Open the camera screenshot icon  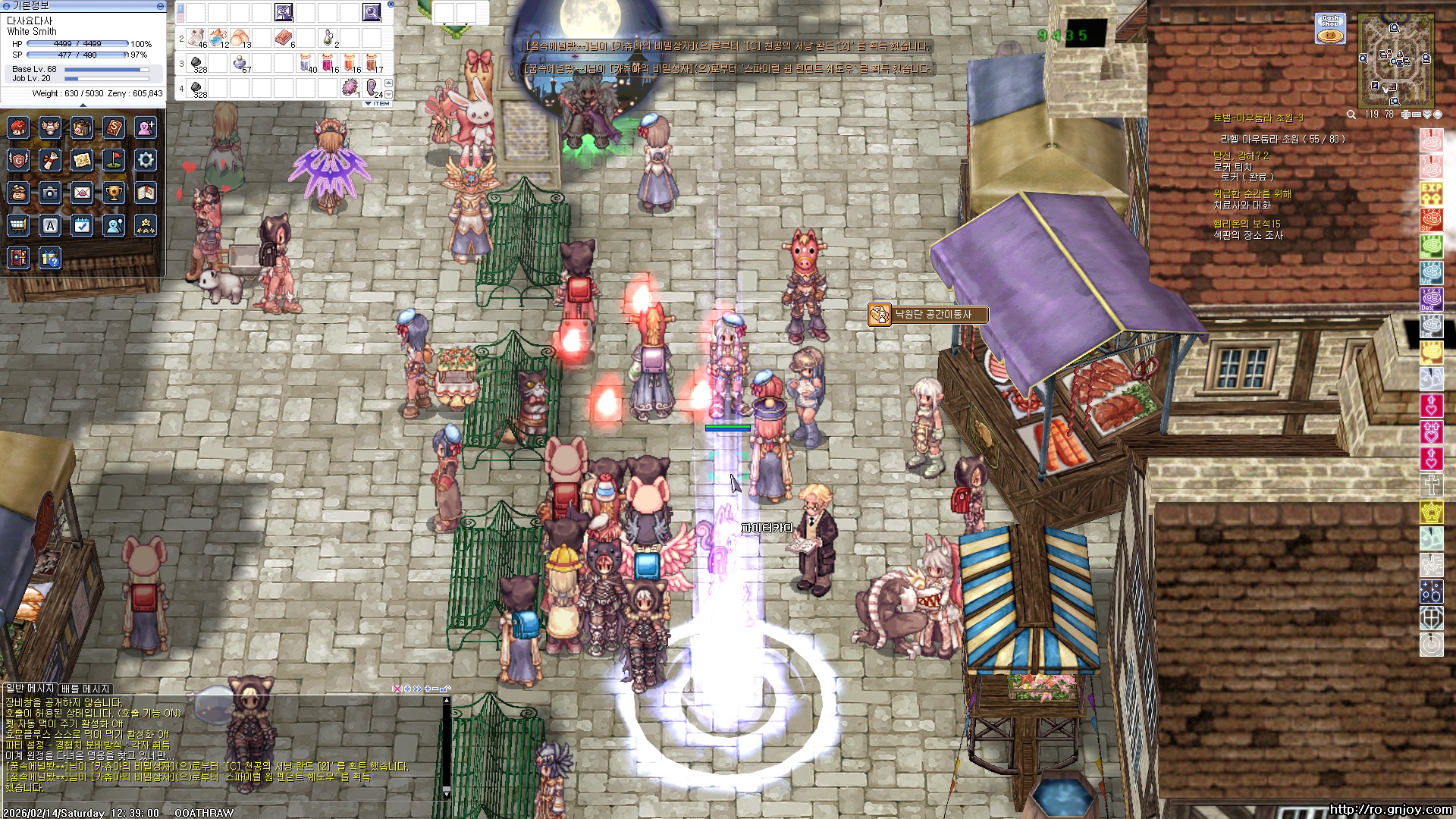coord(50,193)
